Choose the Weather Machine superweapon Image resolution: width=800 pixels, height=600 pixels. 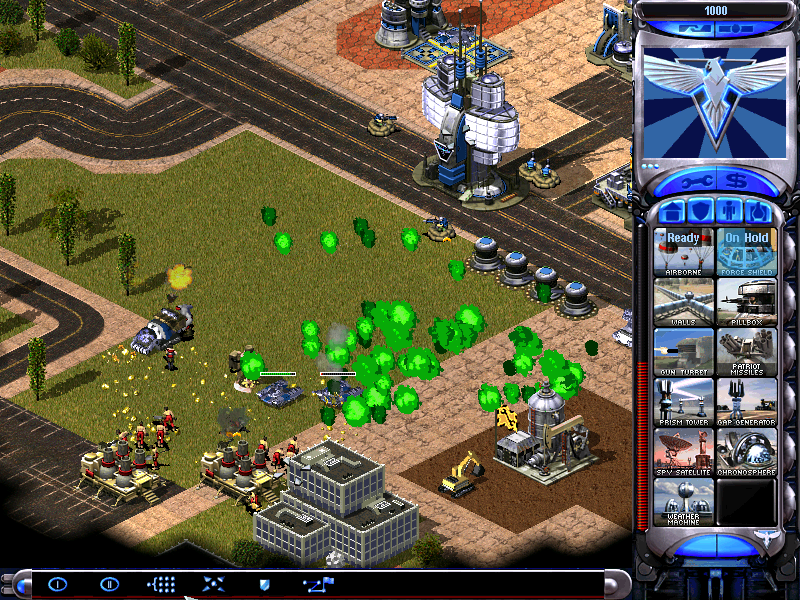pyautogui.click(x=684, y=501)
